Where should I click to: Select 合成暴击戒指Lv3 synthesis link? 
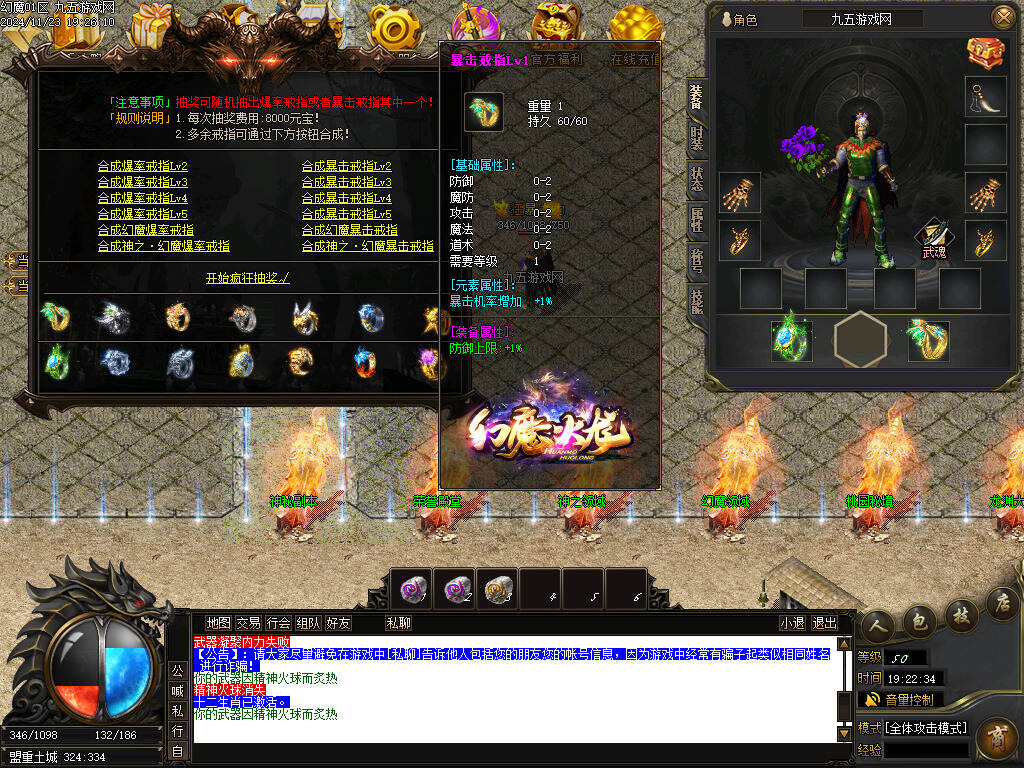[x=346, y=183]
